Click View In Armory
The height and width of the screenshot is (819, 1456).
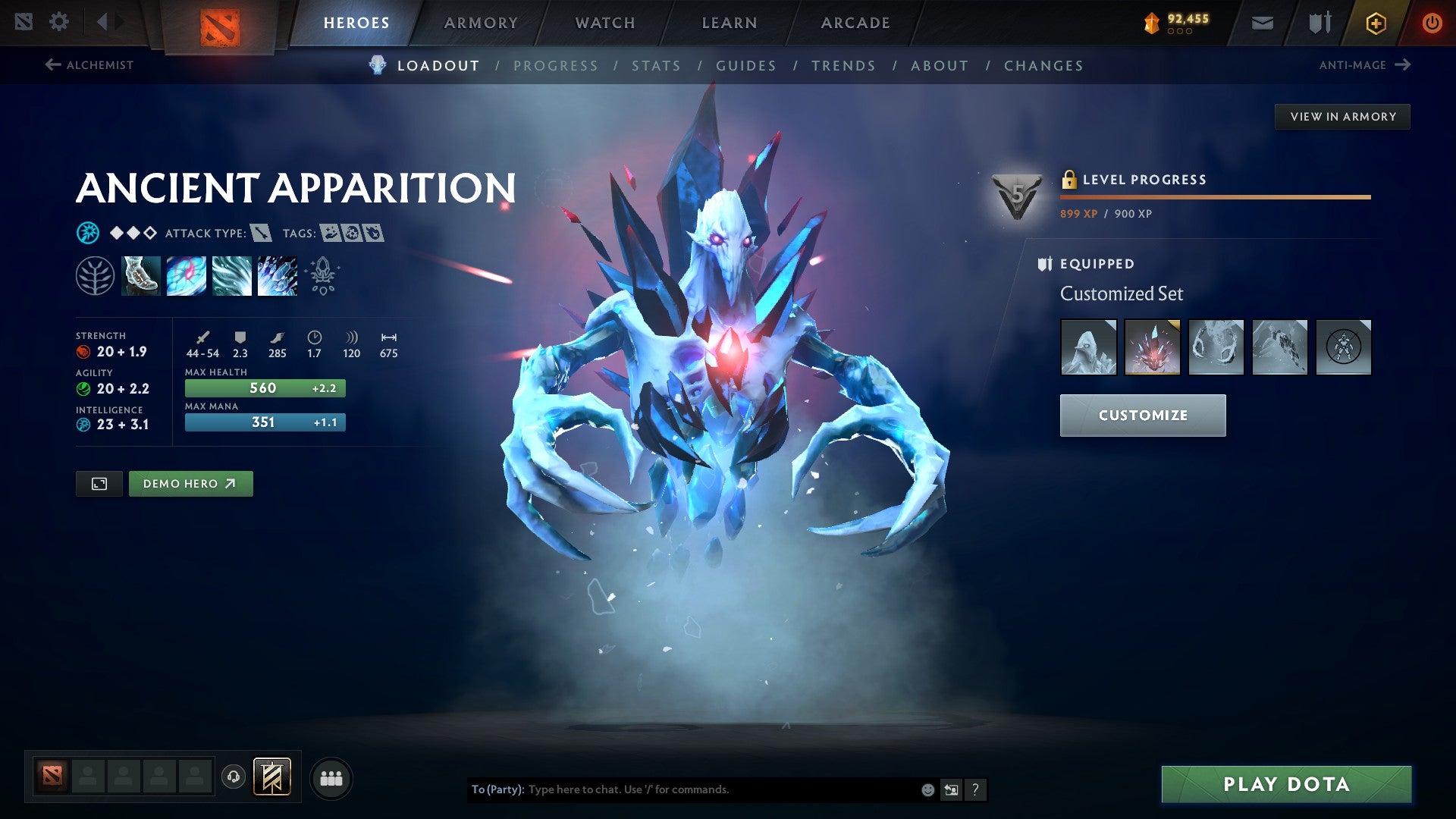coord(1342,116)
